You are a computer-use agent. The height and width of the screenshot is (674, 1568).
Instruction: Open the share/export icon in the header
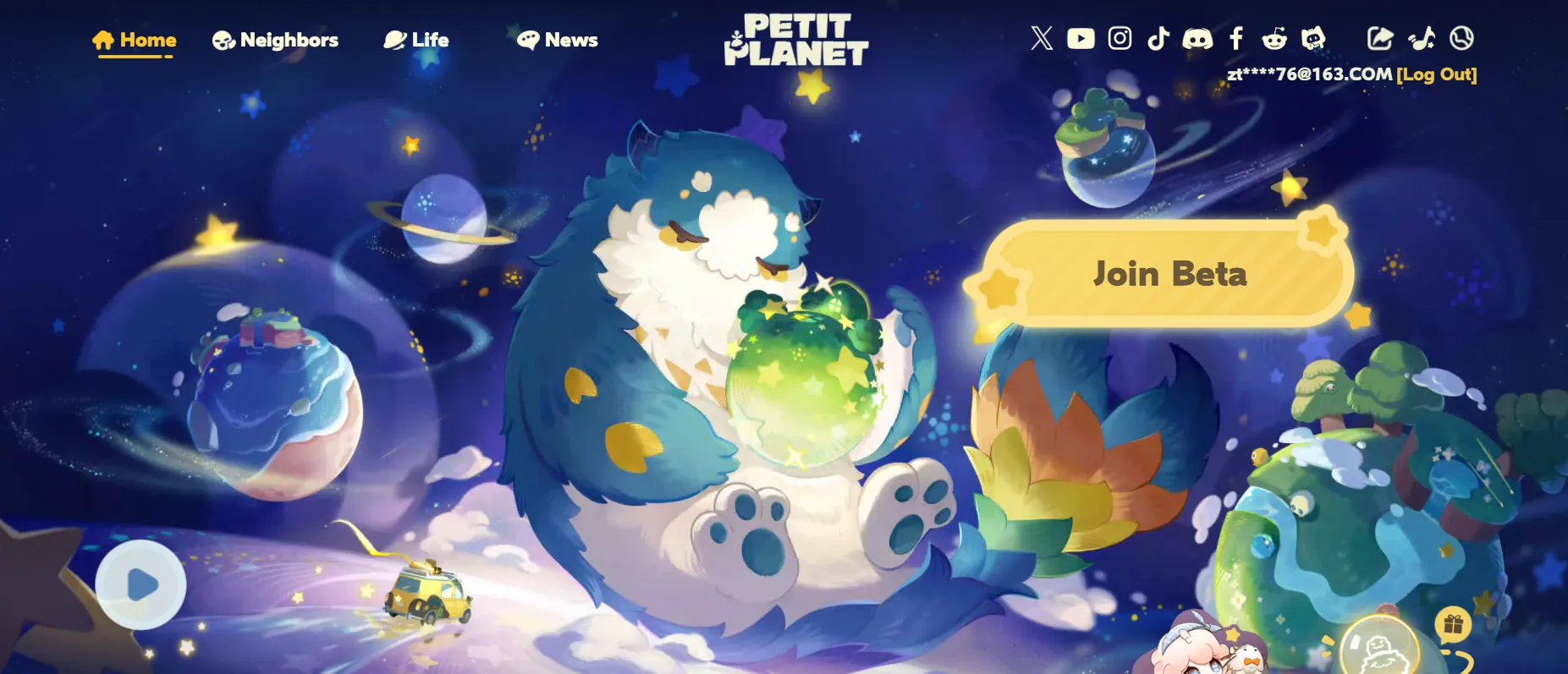tap(1382, 37)
